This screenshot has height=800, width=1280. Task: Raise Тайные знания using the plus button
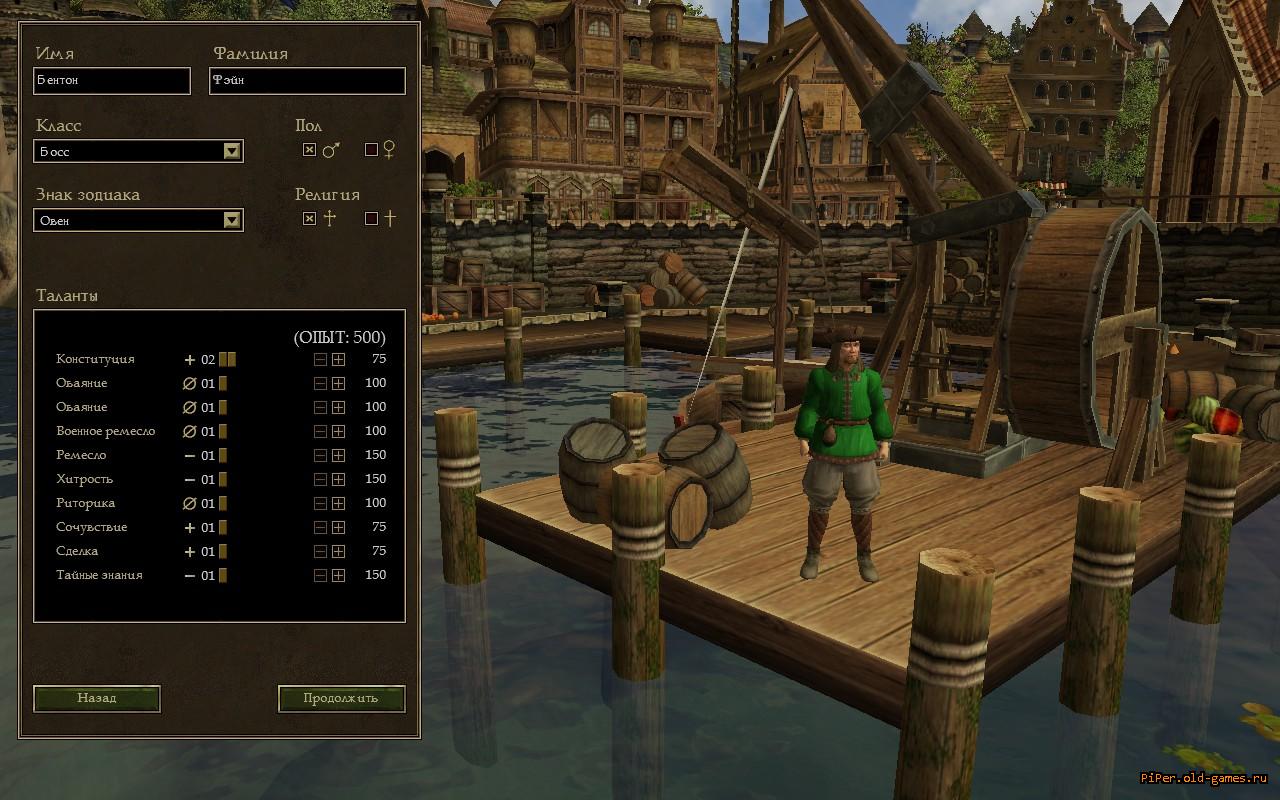coord(339,576)
